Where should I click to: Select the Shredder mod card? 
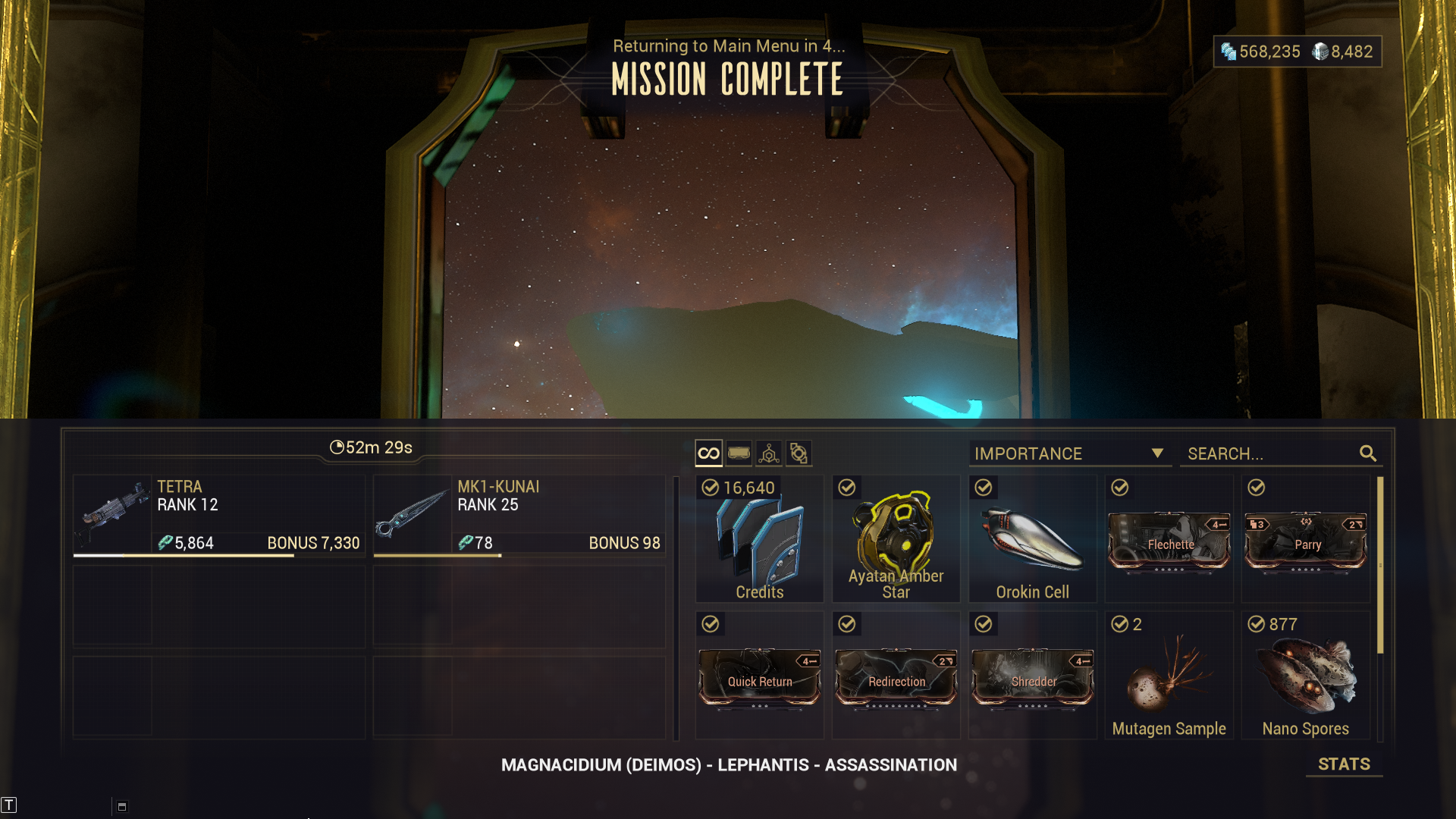point(1032,677)
